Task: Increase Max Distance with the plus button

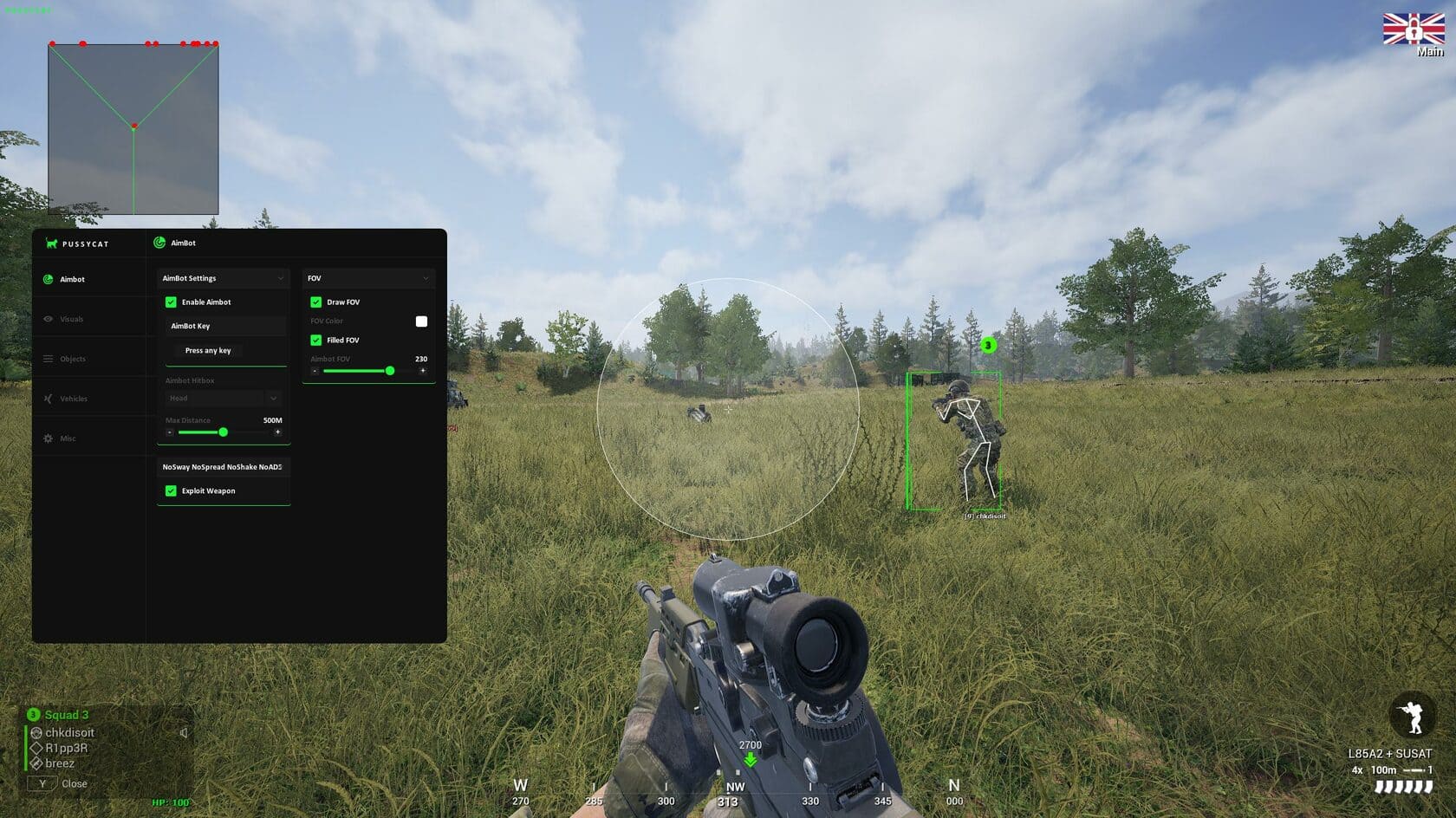Action: click(277, 432)
